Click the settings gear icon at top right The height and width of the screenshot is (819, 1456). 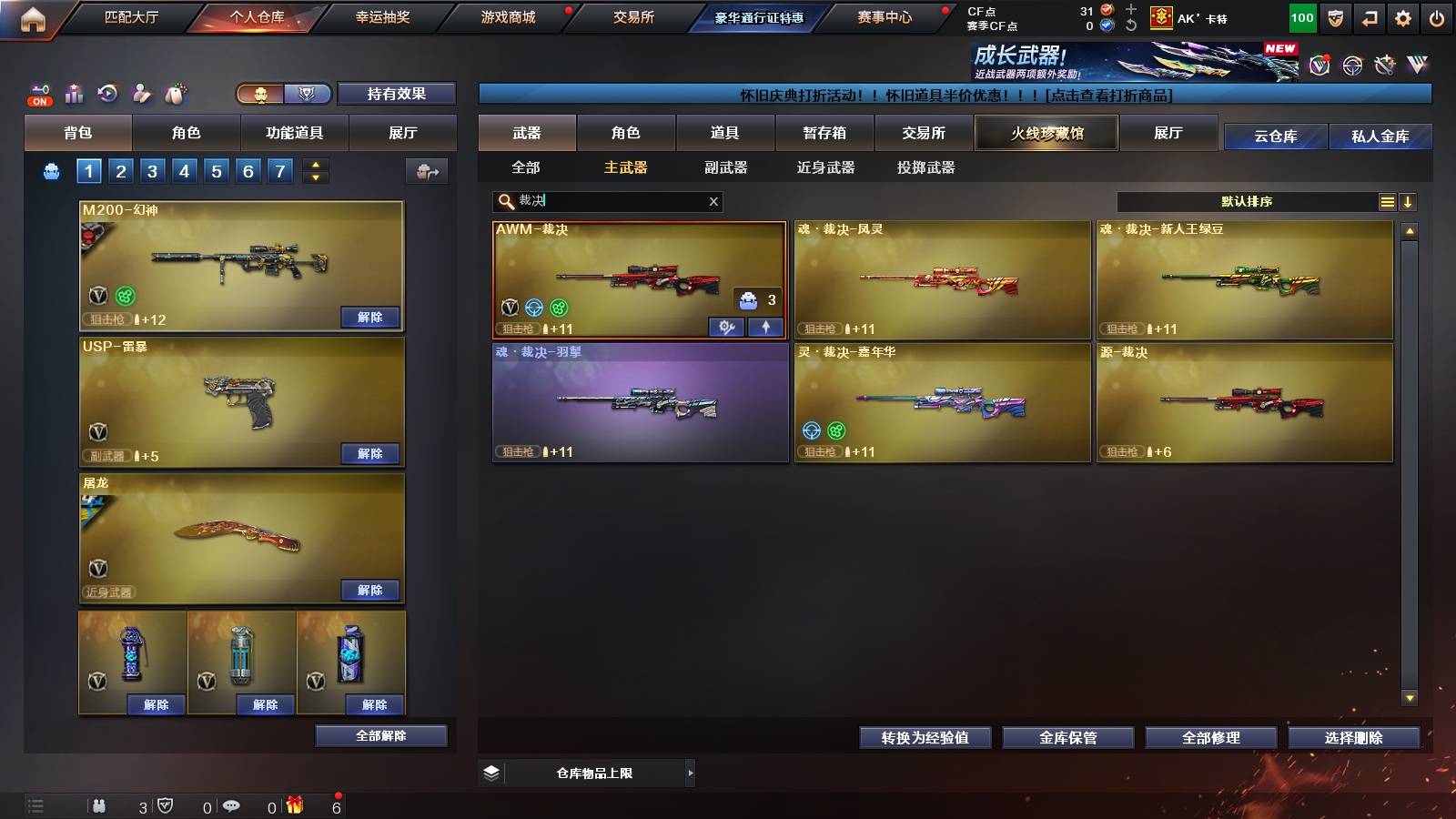1401,18
